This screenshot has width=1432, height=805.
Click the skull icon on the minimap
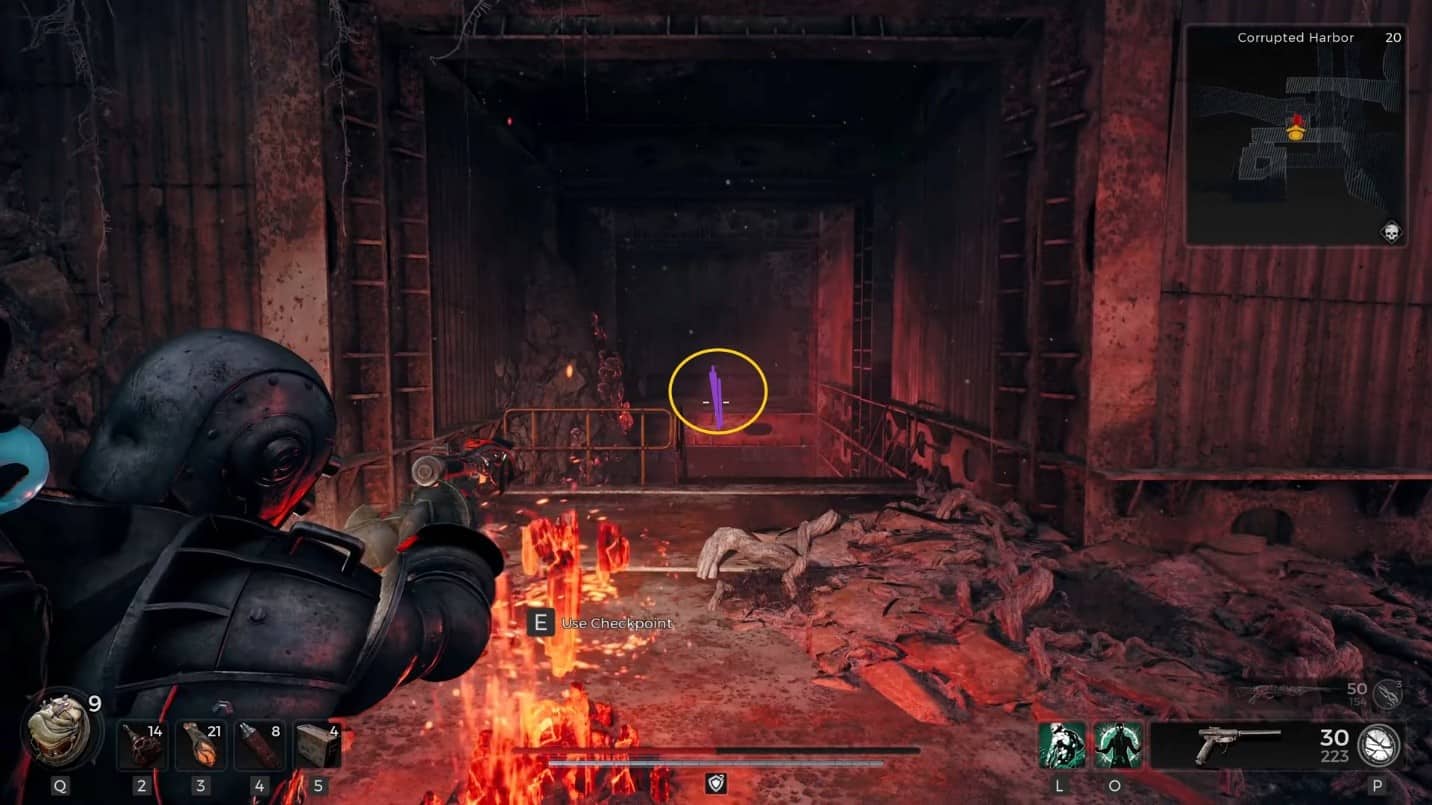[1391, 232]
